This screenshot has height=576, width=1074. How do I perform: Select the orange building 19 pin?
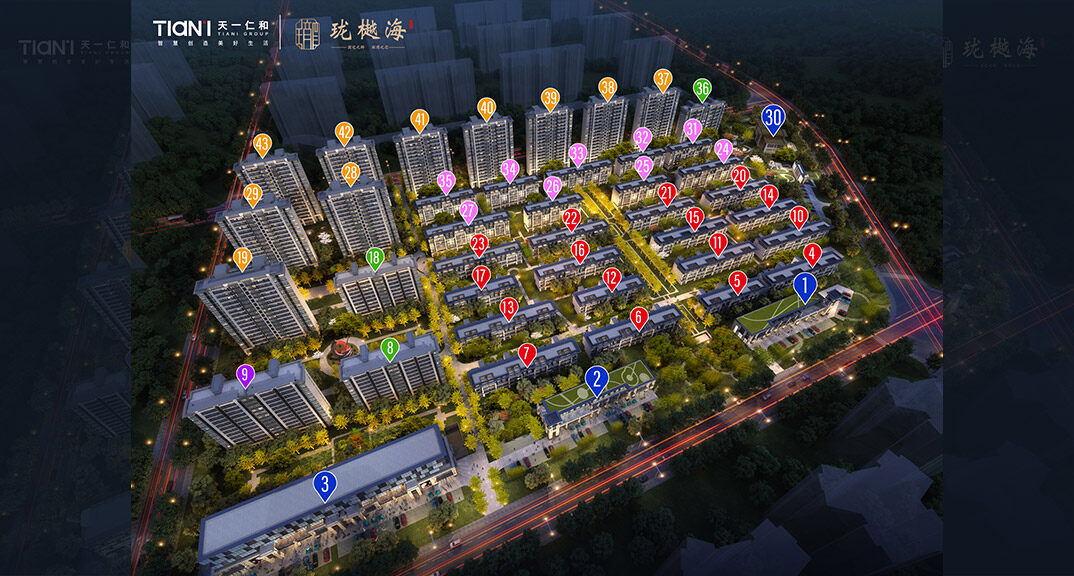(242, 258)
